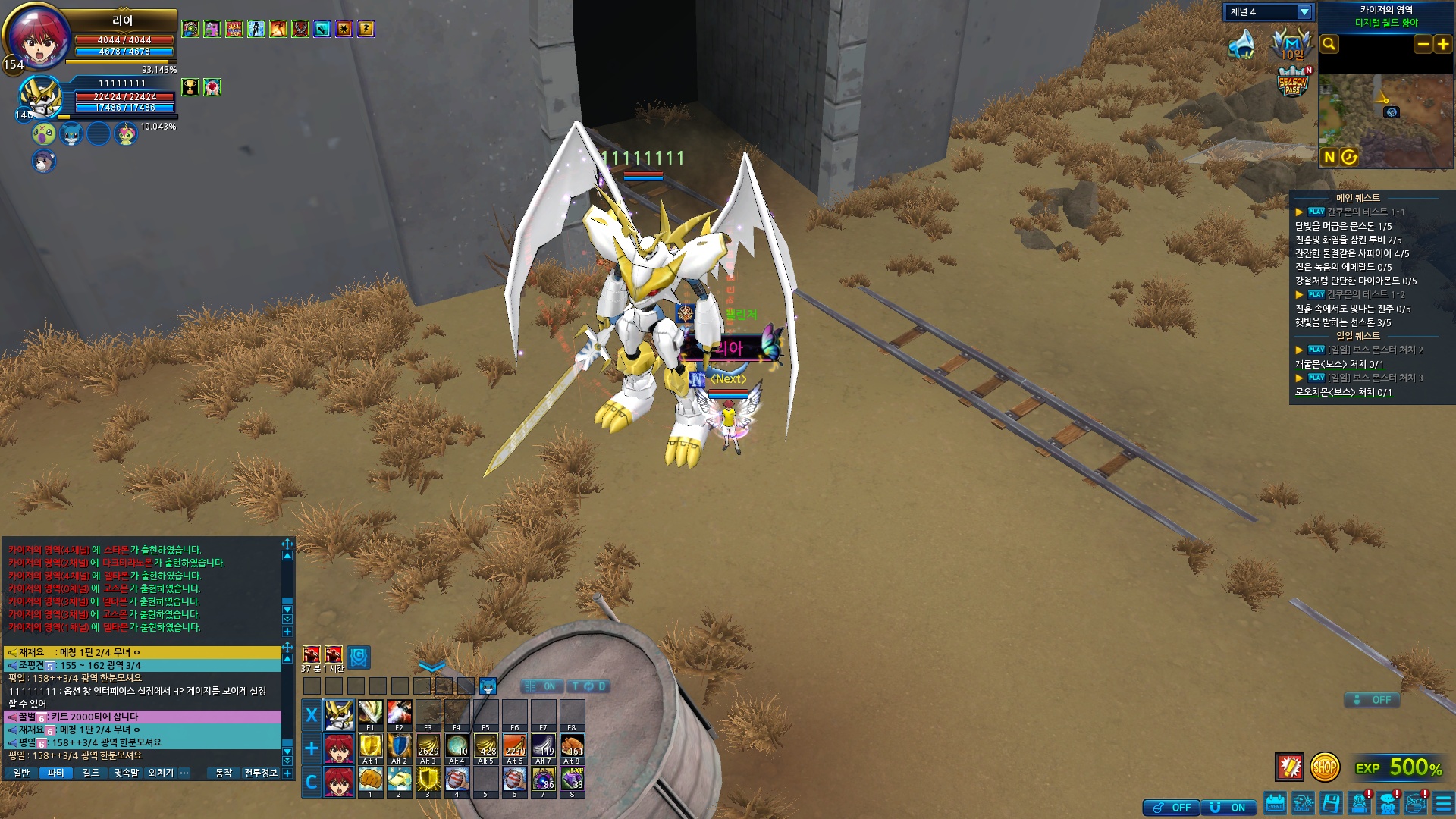Click the red-haired tamer portrait
The height and width of the screenshot is (819, 1456).
tap(38, 38)
